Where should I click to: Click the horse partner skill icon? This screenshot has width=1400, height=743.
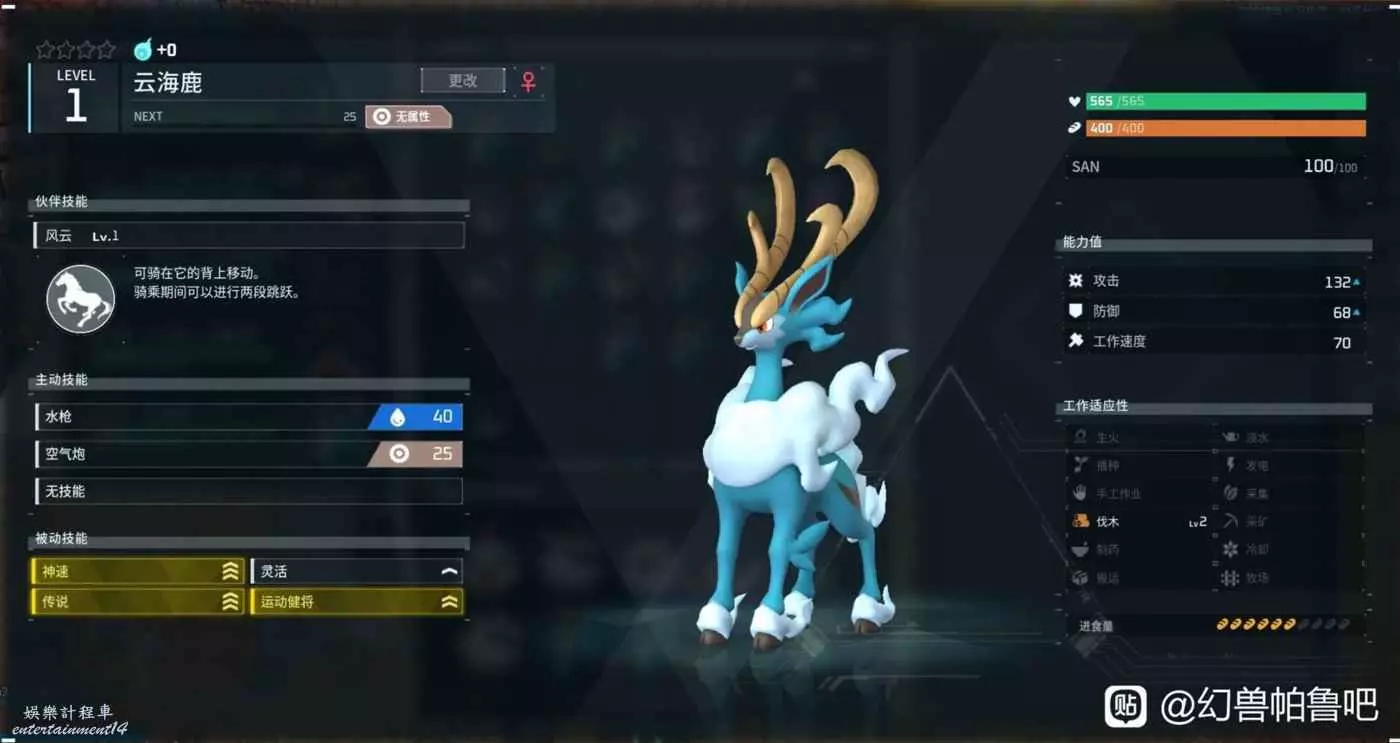(81, 298)
